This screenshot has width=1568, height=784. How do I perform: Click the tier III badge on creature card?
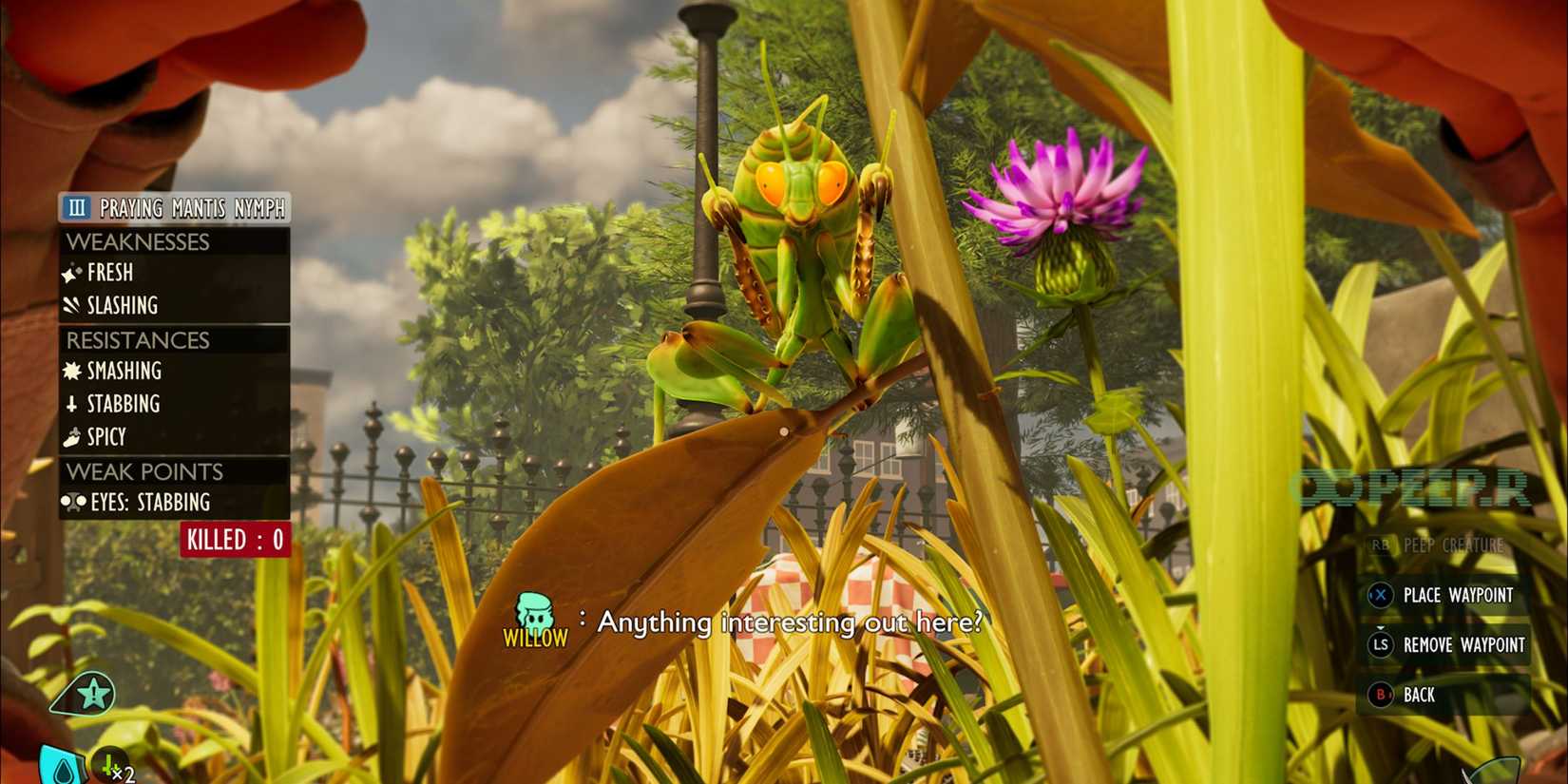pos(79,209)
